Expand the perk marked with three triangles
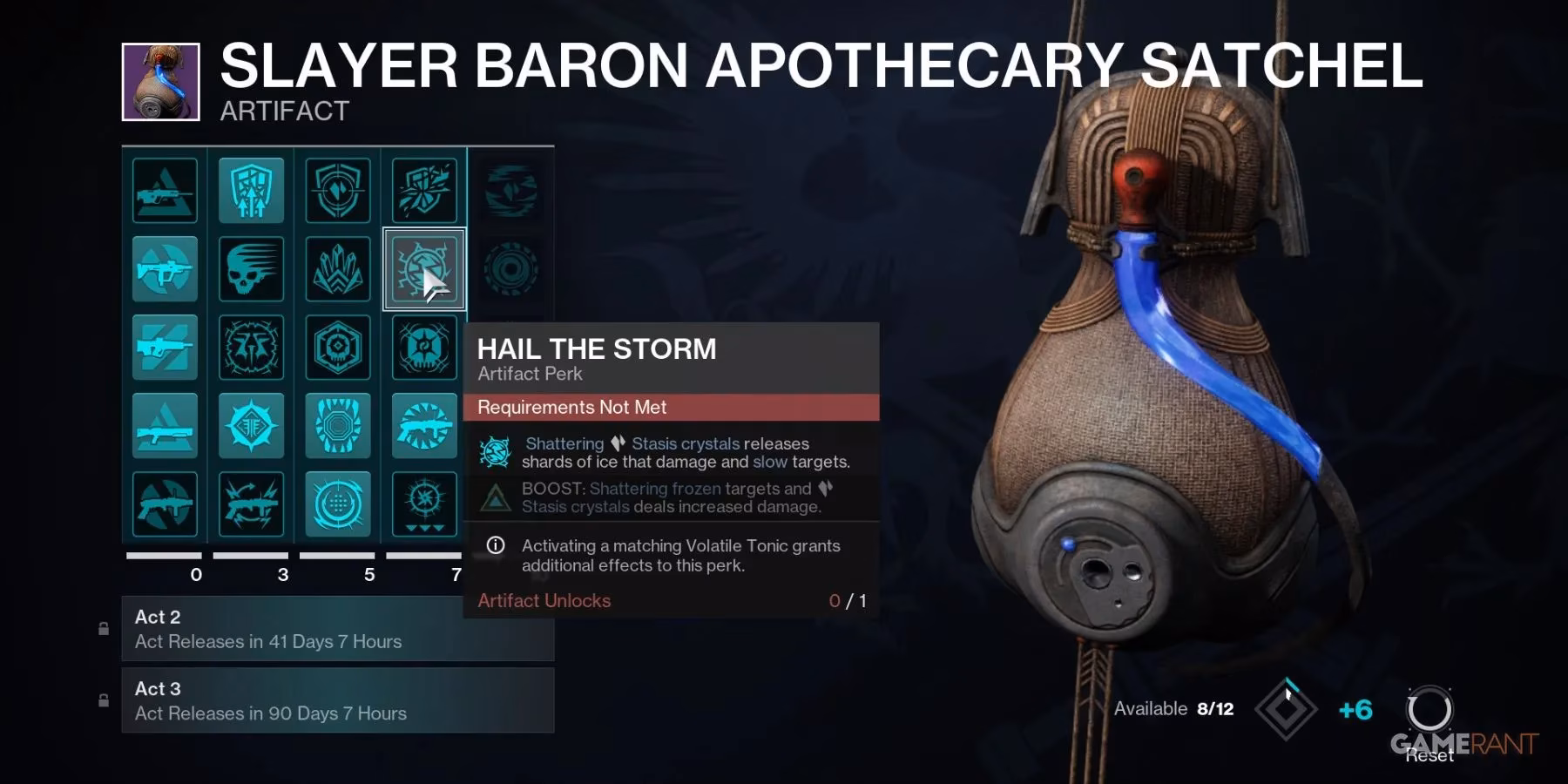This screenshot has height=784, width=1568. [424, 503]
